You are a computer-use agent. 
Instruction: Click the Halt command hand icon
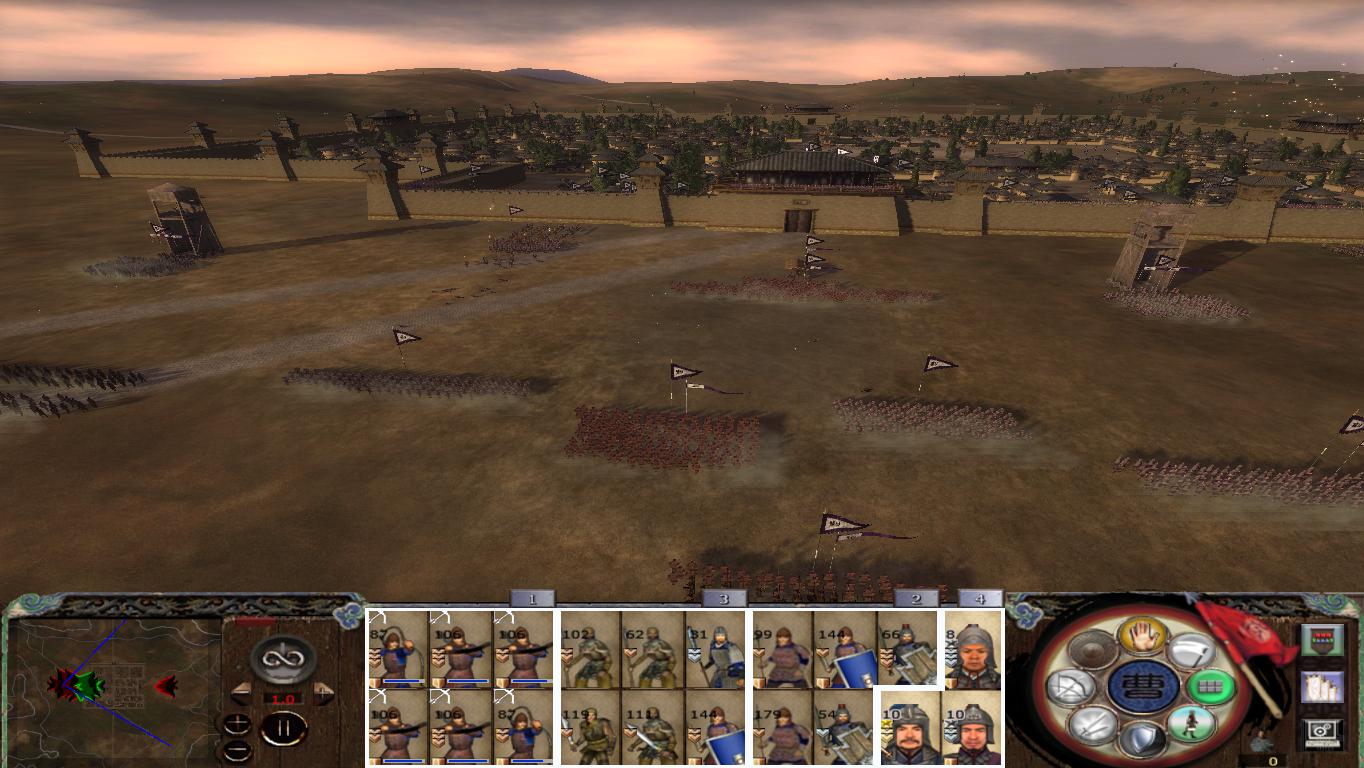click(x=1141, y=634)
